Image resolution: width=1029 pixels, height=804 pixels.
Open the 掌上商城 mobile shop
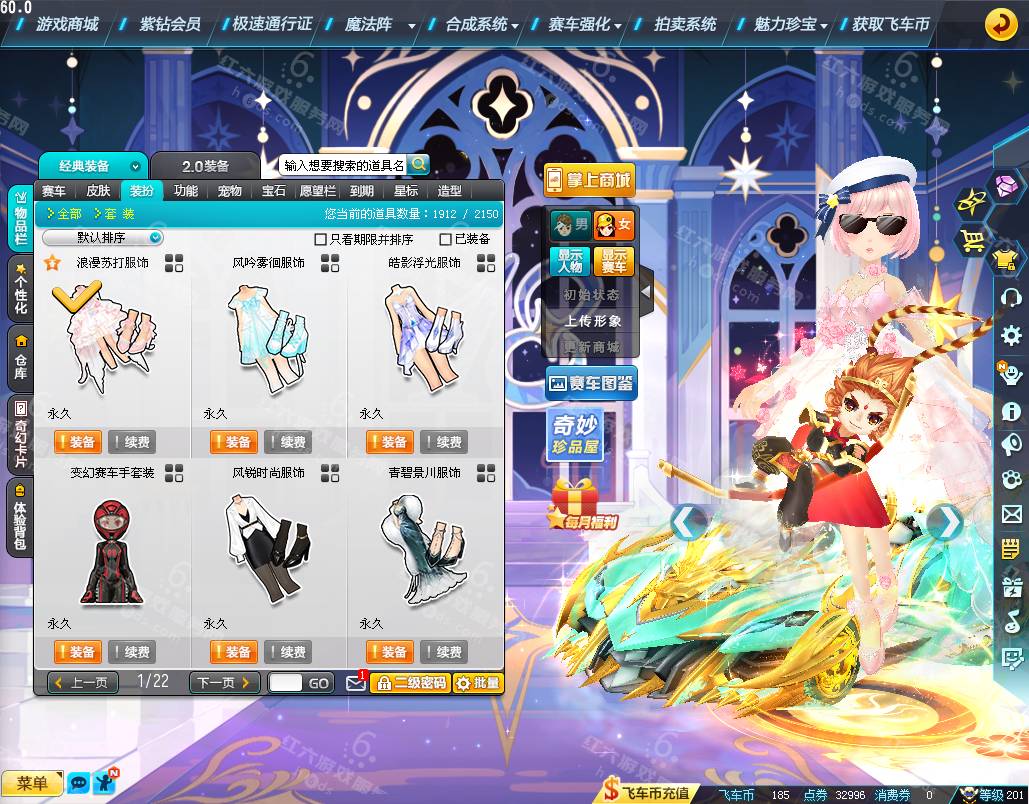(x=590, y=180)
